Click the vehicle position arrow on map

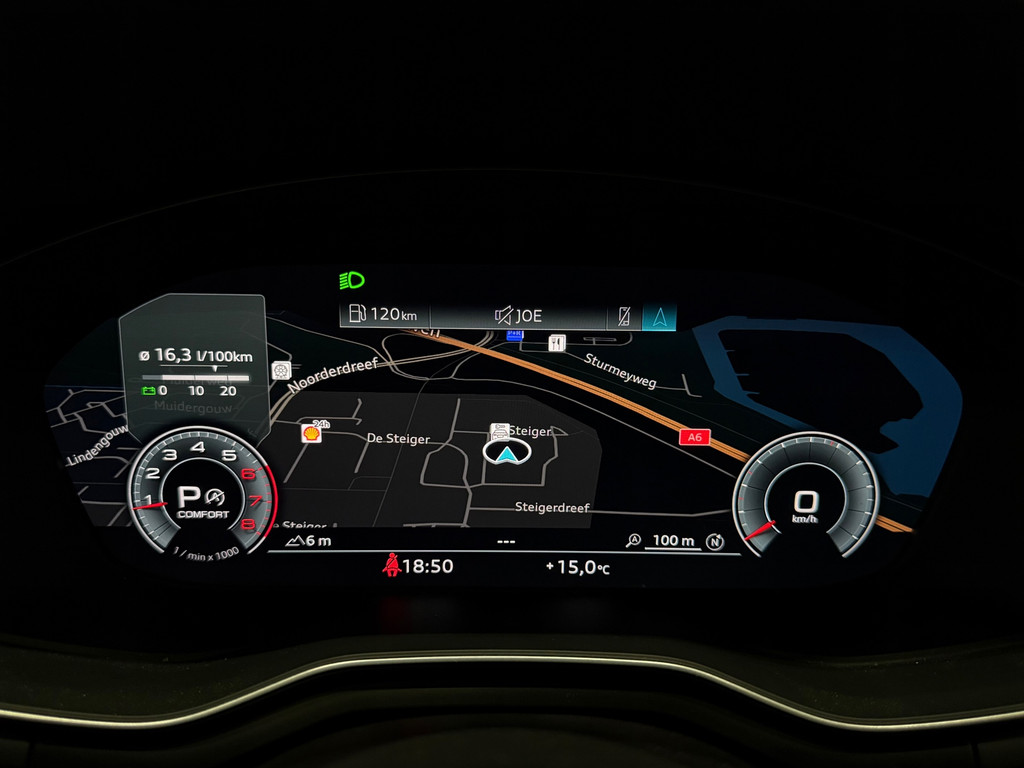(507, 454)
